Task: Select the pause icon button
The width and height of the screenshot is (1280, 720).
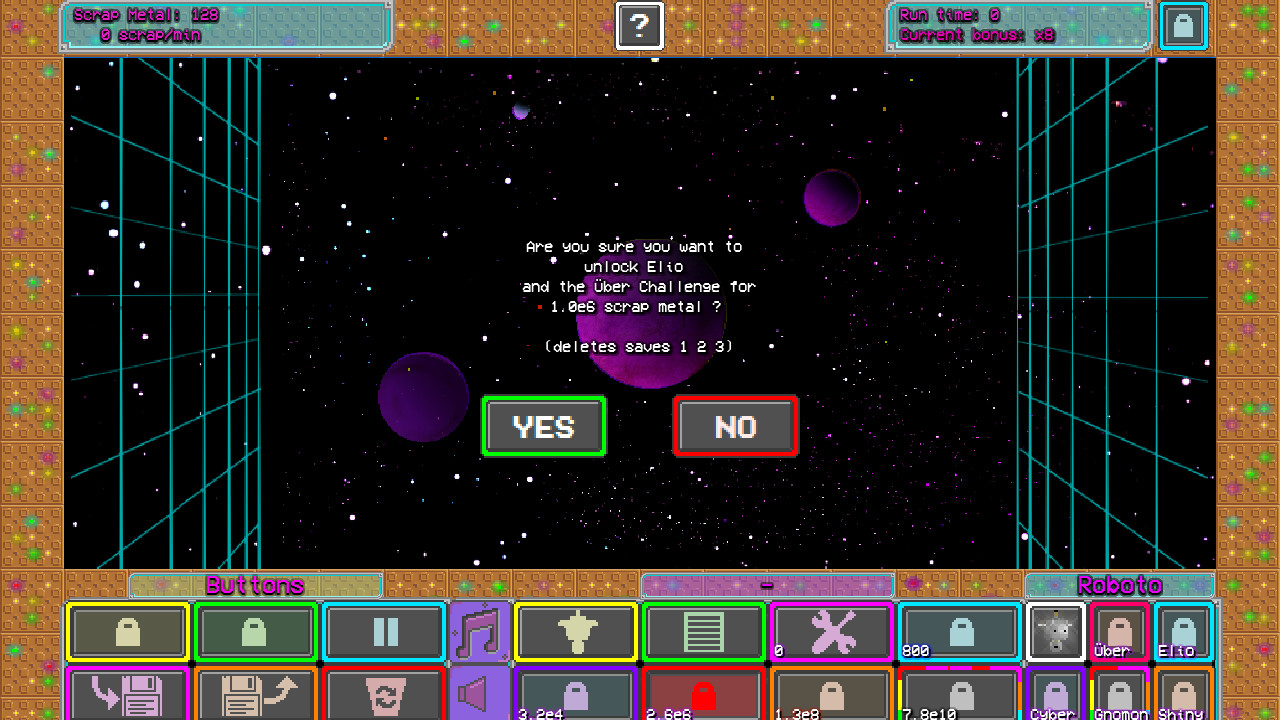Action: [383, 631]
